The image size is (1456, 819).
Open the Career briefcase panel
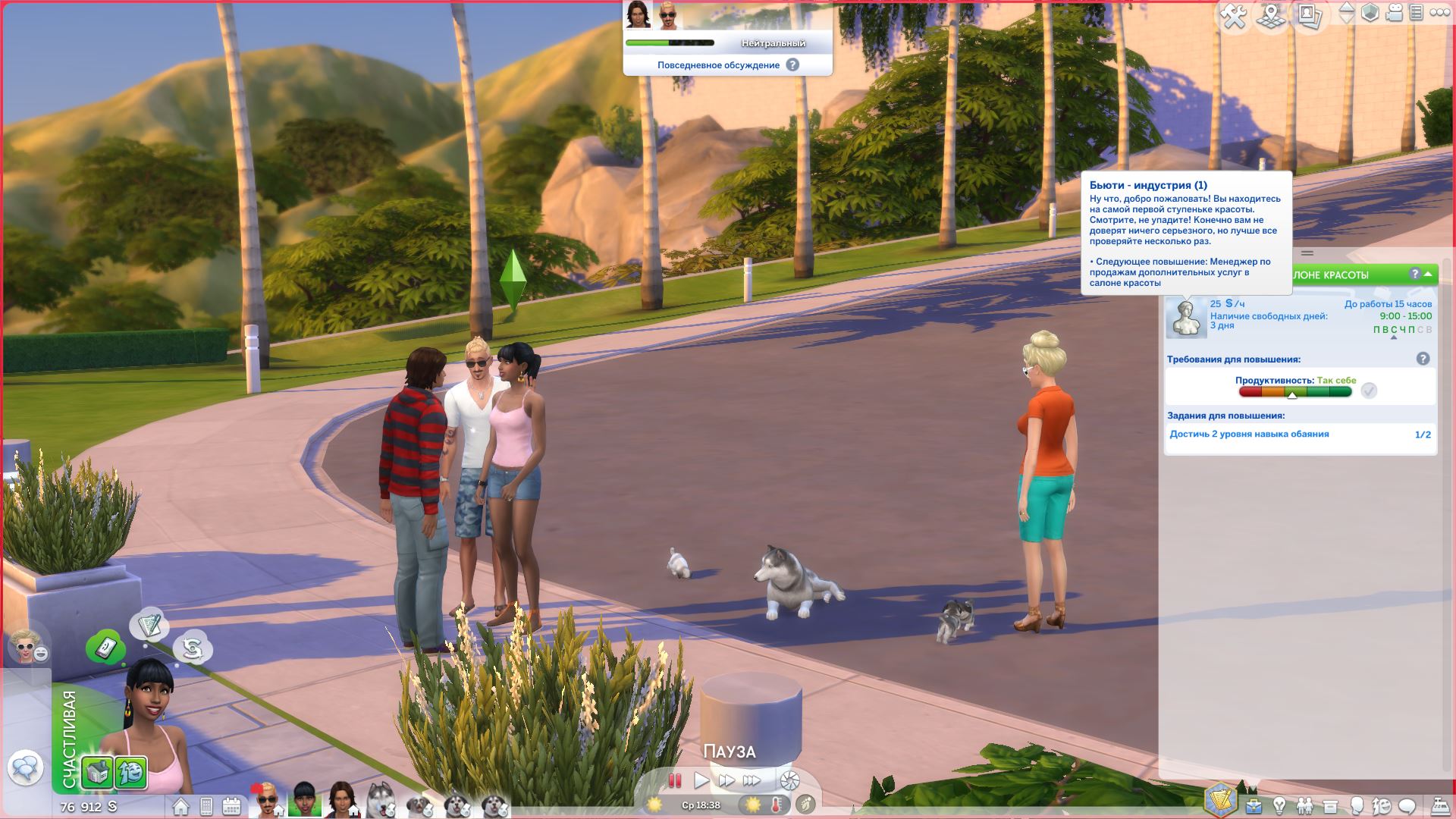tap(1253, 805)
